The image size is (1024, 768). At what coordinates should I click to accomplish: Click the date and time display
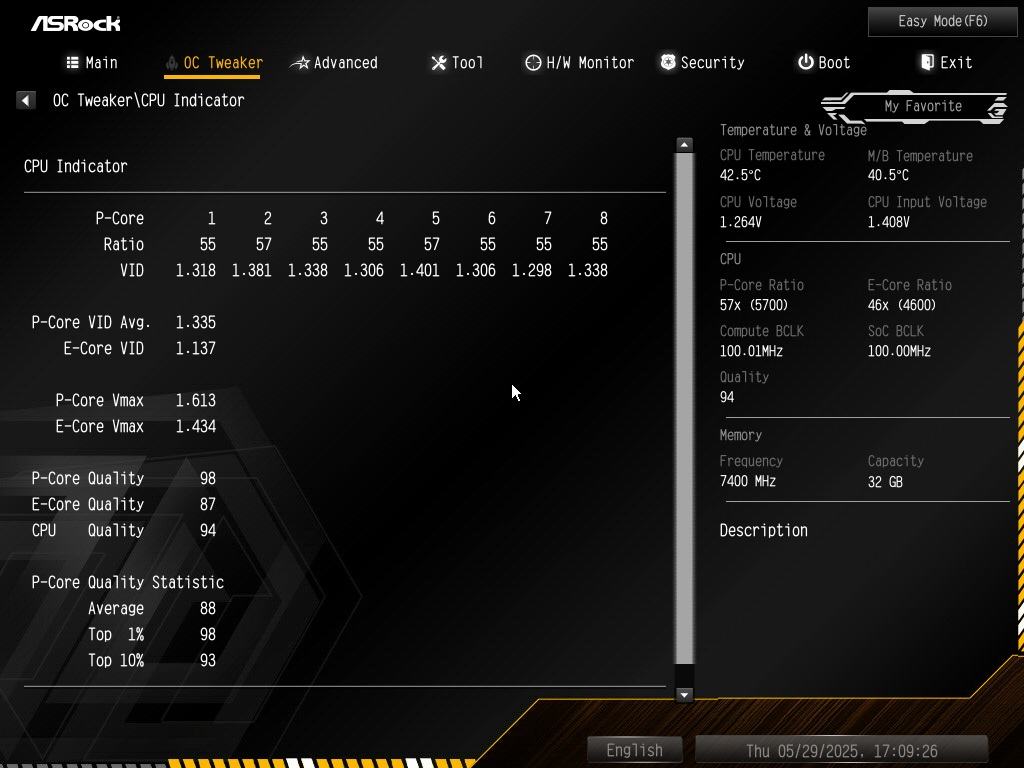[x=841, y=750]
